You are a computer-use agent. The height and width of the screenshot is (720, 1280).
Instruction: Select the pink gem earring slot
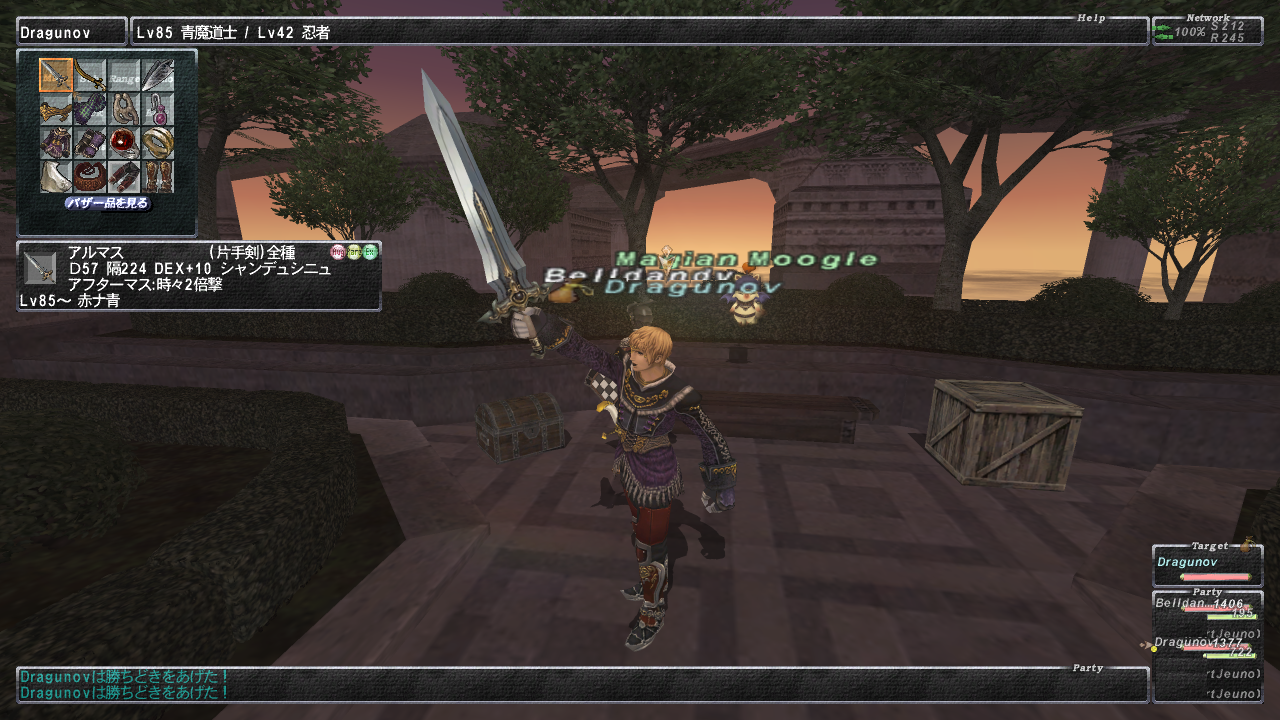click(x=158, y=109)
